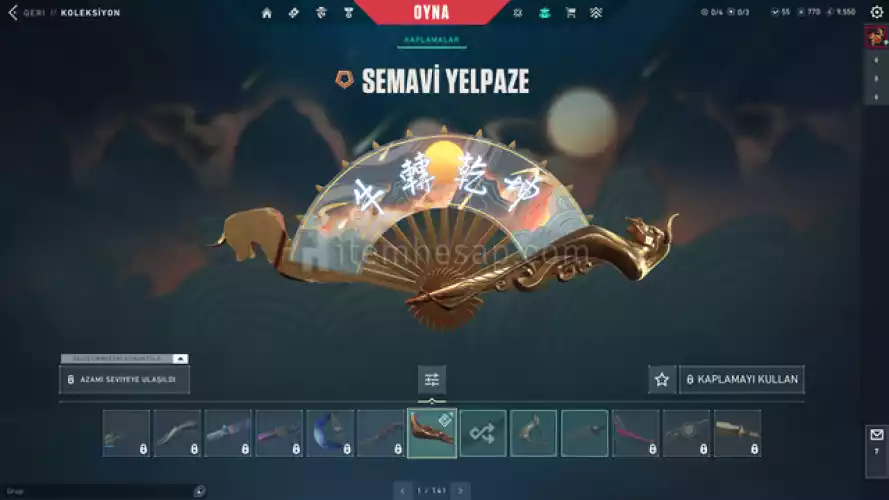Open the home icon in top navigation
This screenshot has height=500, width=889.
(x=267, y=13)
